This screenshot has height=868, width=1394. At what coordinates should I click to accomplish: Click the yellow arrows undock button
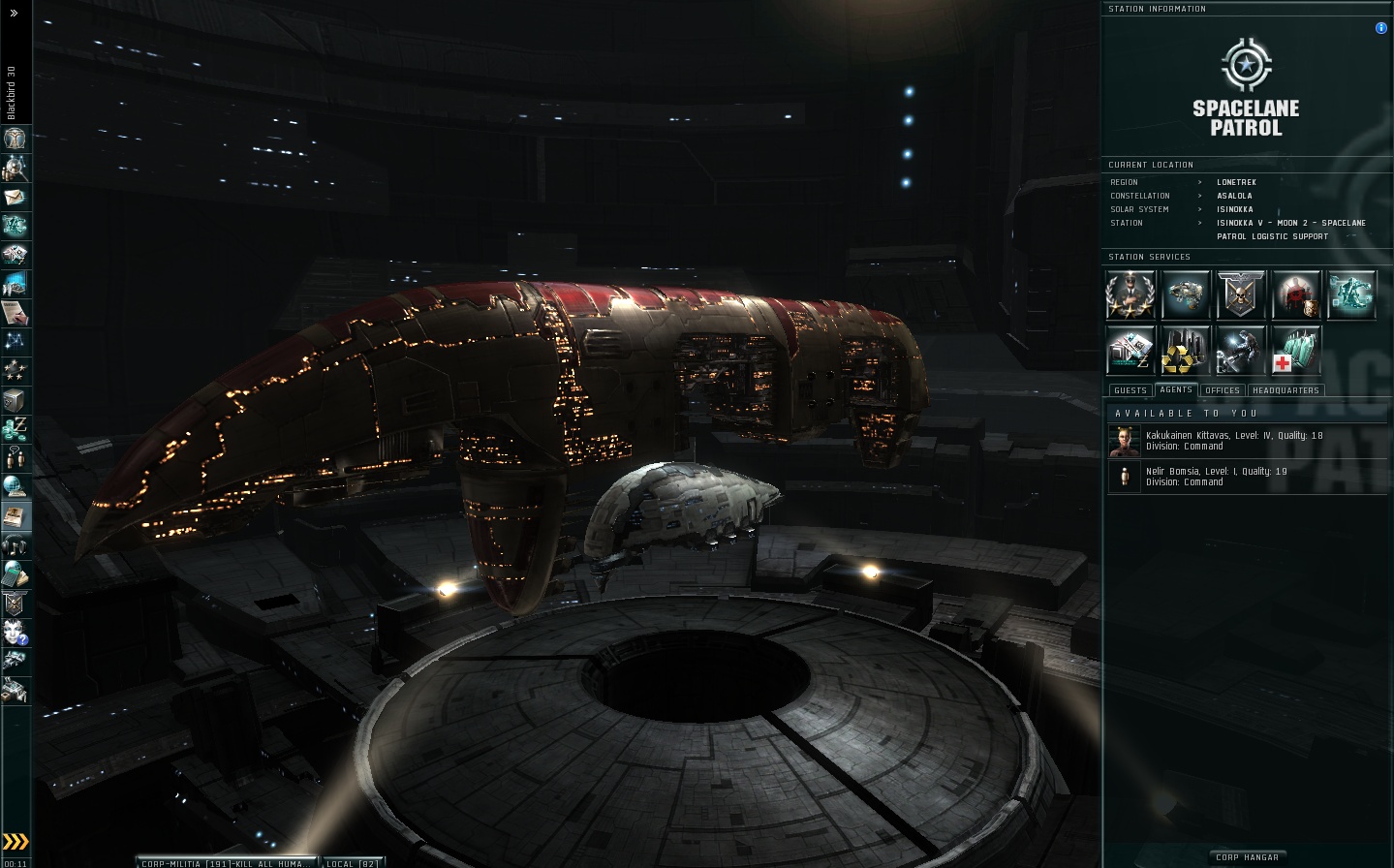tap(16, 841)
